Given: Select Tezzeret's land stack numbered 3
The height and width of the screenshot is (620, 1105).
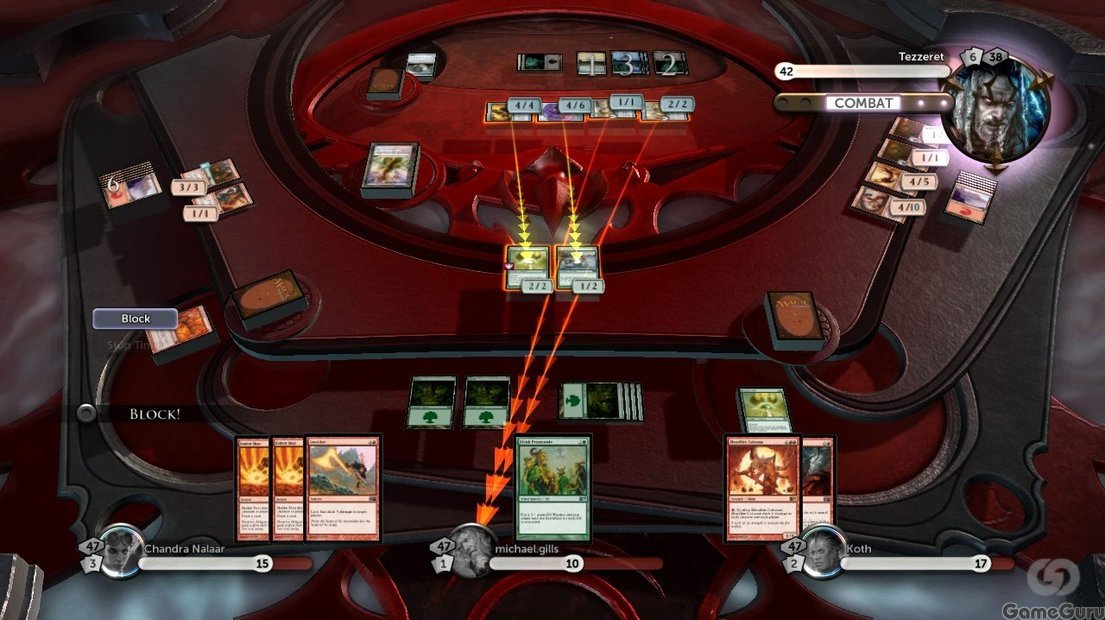Looking at the screenshot, I should pos(626,64).
